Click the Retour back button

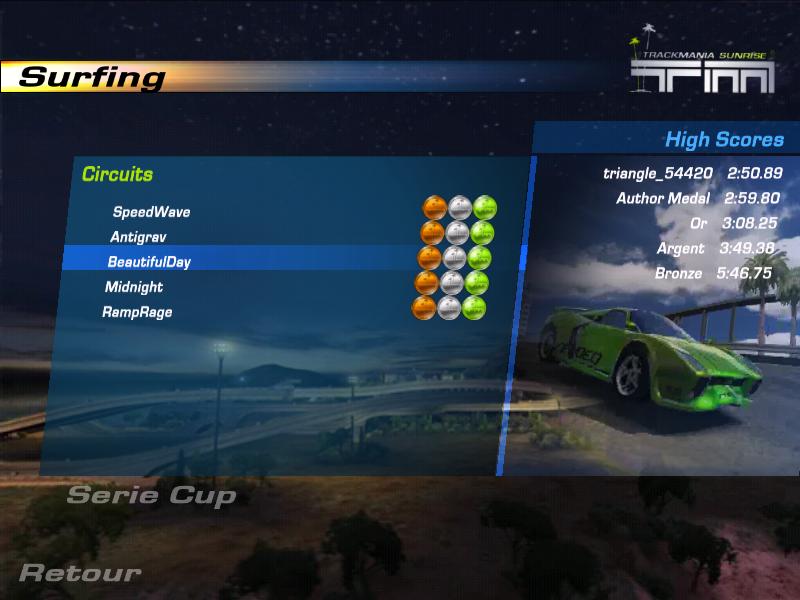(80, 573)
